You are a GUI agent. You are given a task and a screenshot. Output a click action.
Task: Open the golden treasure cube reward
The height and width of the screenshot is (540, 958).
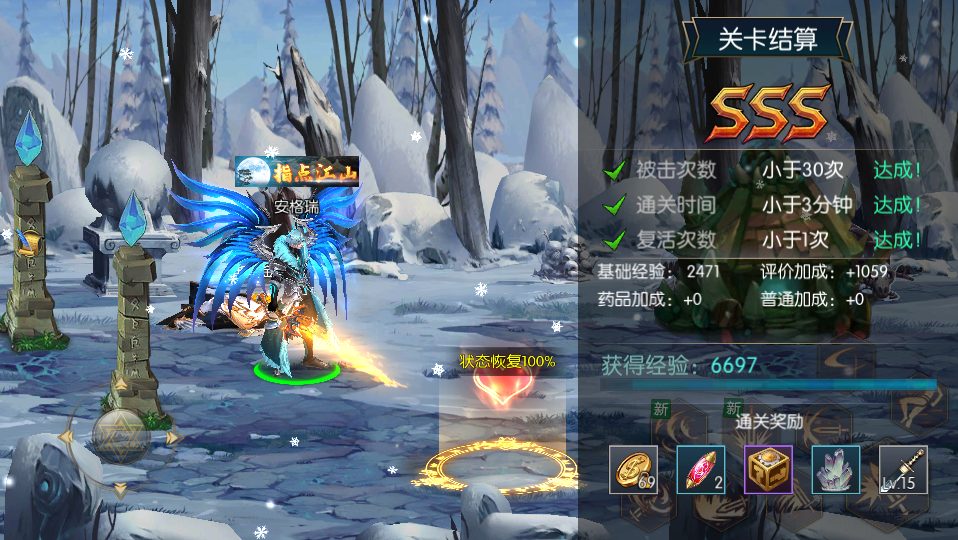(x=768, y=470)
